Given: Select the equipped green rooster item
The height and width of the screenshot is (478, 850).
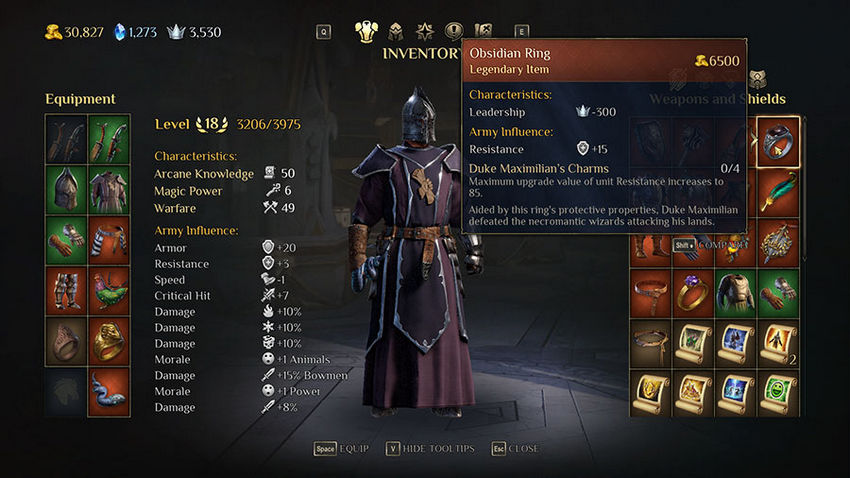Looking at the screenshot, I should pos(110,291).
